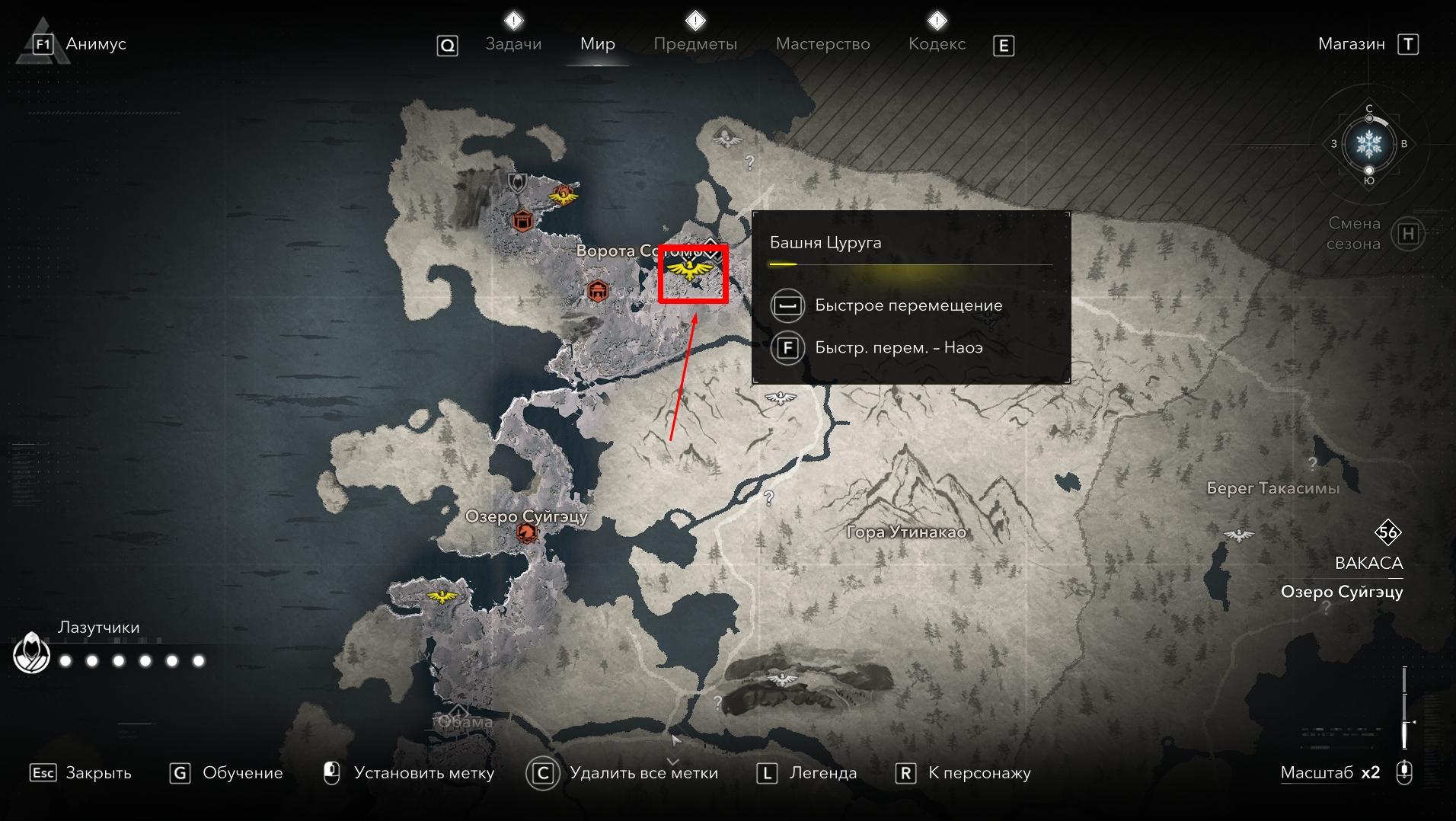Open the Предметы tab

click(694, 44)
